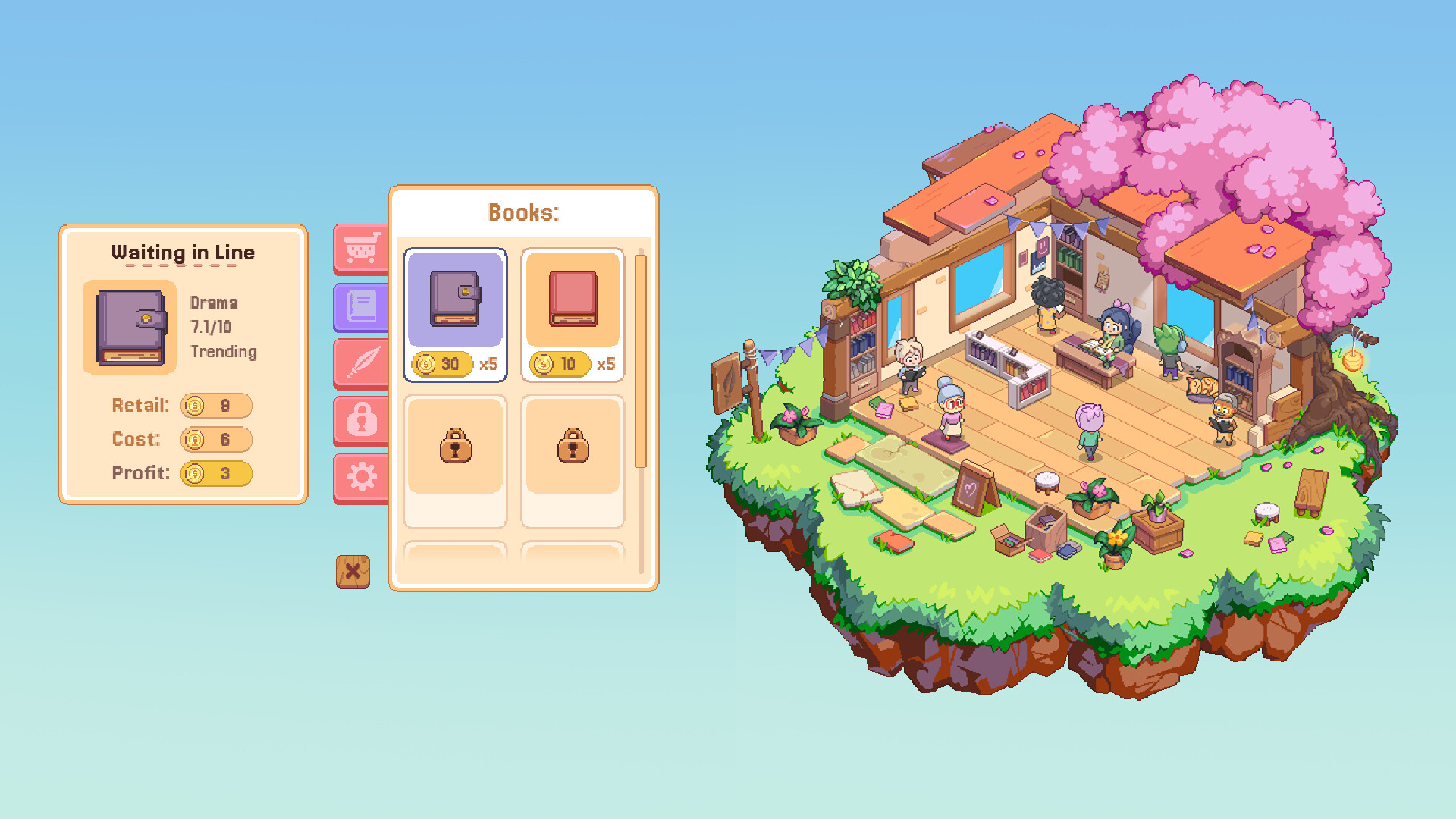Image resolution: width=1456 pixels, height=819 pixels.
Task: Expand the Books shop list header
Action: (x=523, y=212)
